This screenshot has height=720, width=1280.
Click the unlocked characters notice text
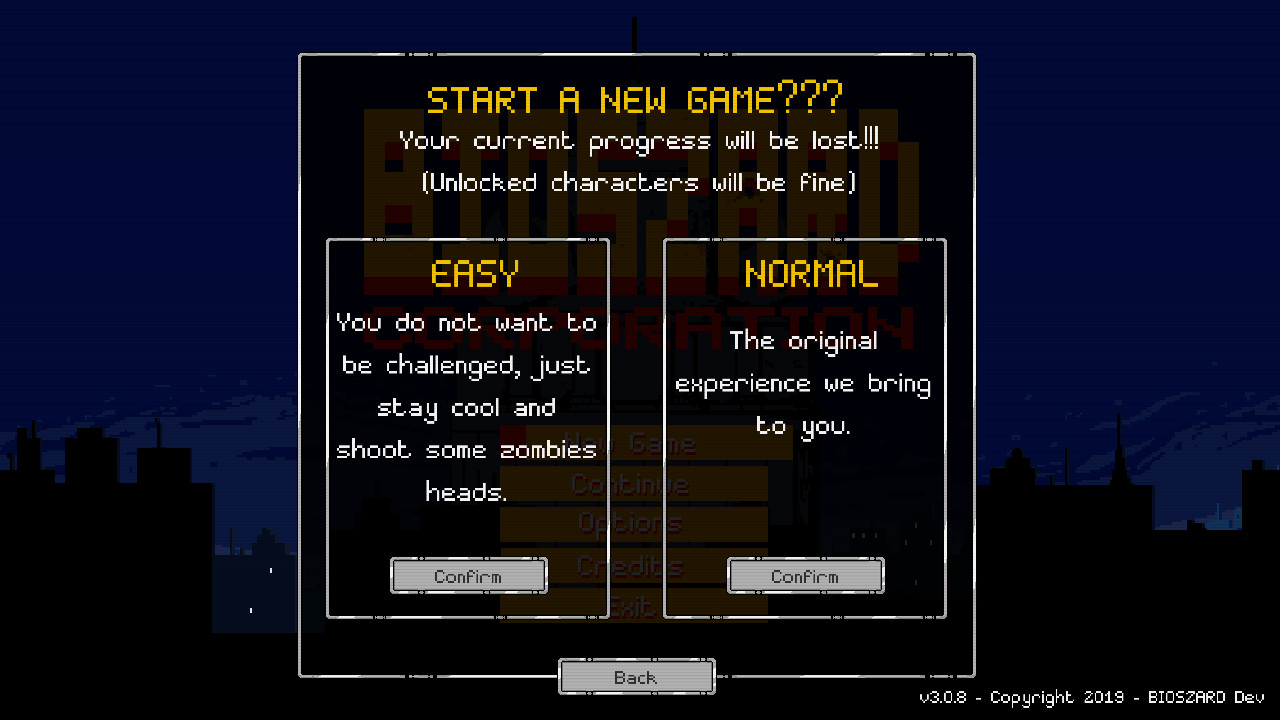[x=637, y=182]
